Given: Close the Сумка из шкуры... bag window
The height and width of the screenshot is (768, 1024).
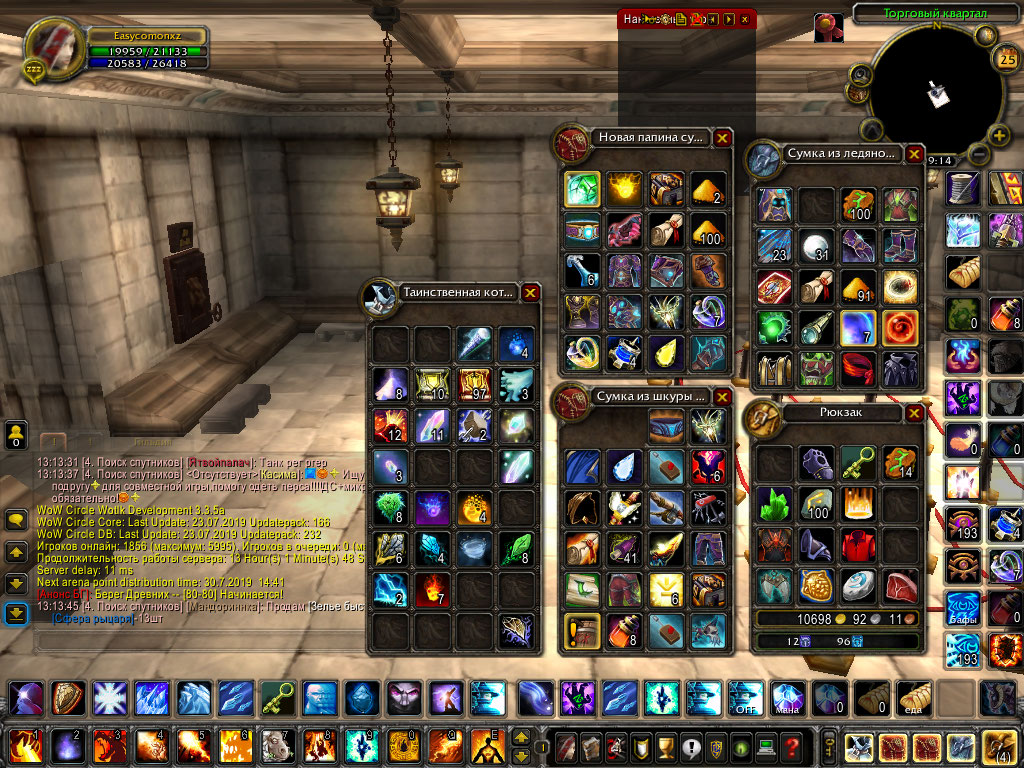Looking at the screenshot, I should [722, 396].
